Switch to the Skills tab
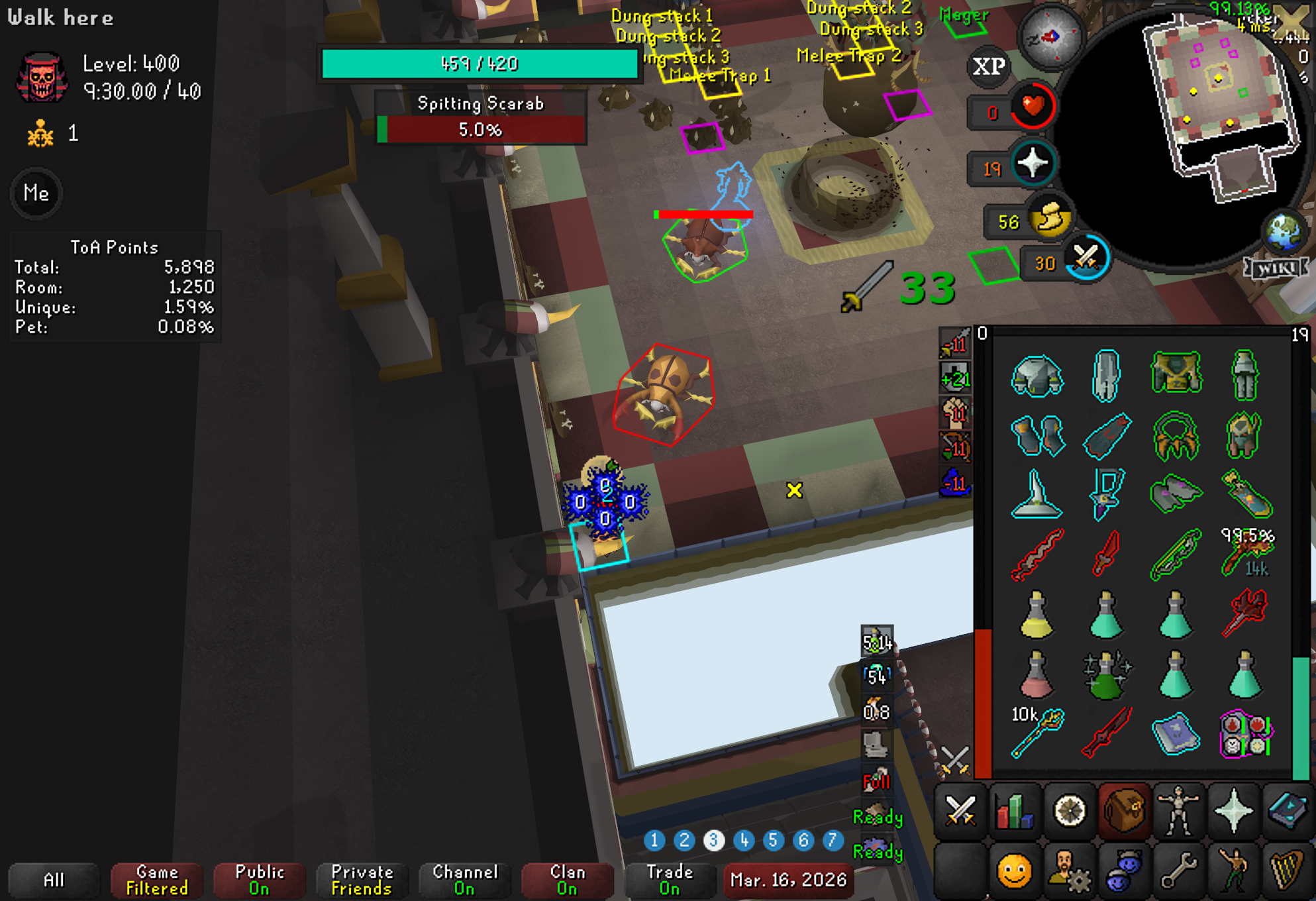This screenshot has width=1316, height=901. [1014, 810]
